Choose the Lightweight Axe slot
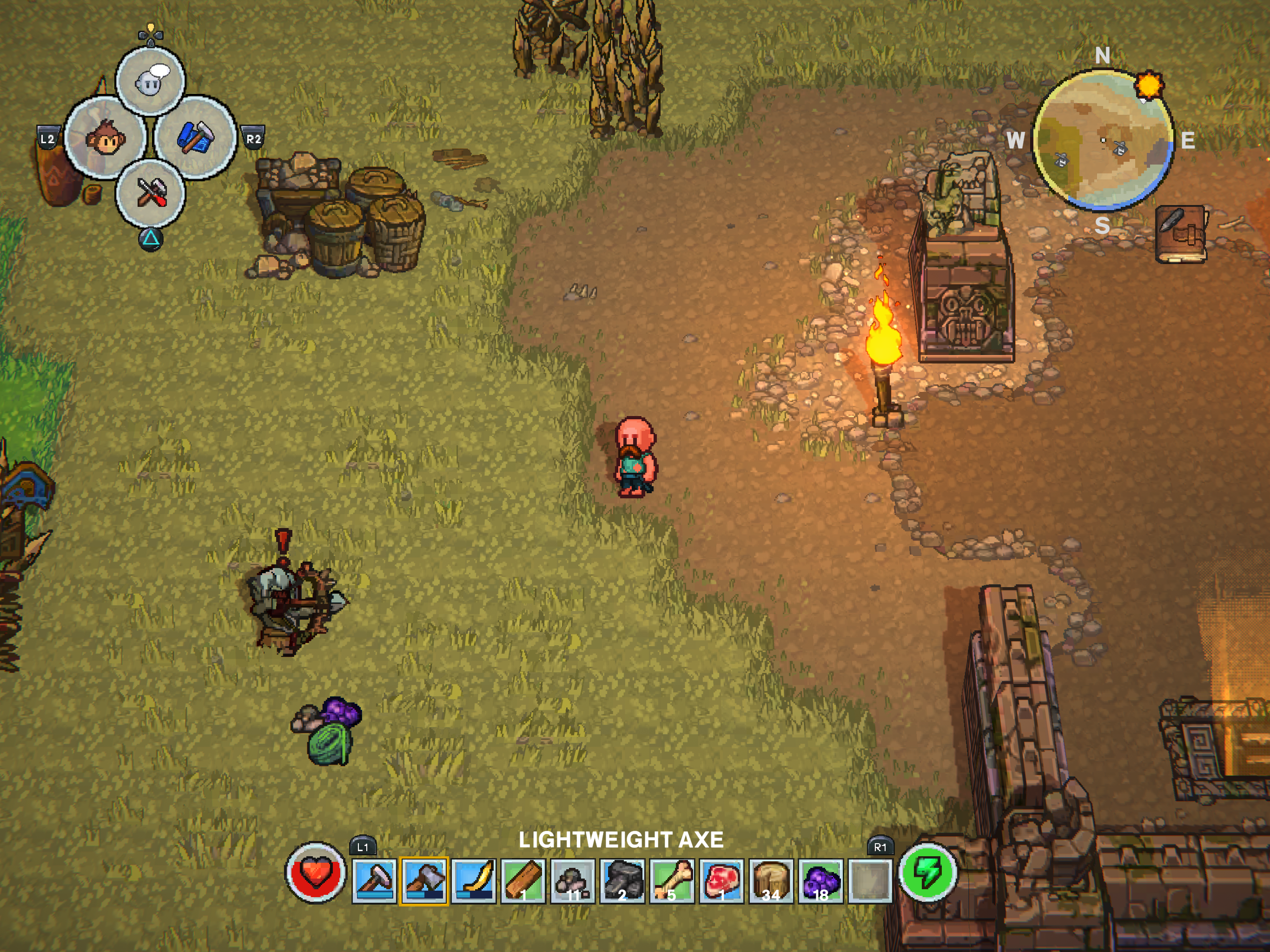This screenshot has width=1270, height=952. 423,880
